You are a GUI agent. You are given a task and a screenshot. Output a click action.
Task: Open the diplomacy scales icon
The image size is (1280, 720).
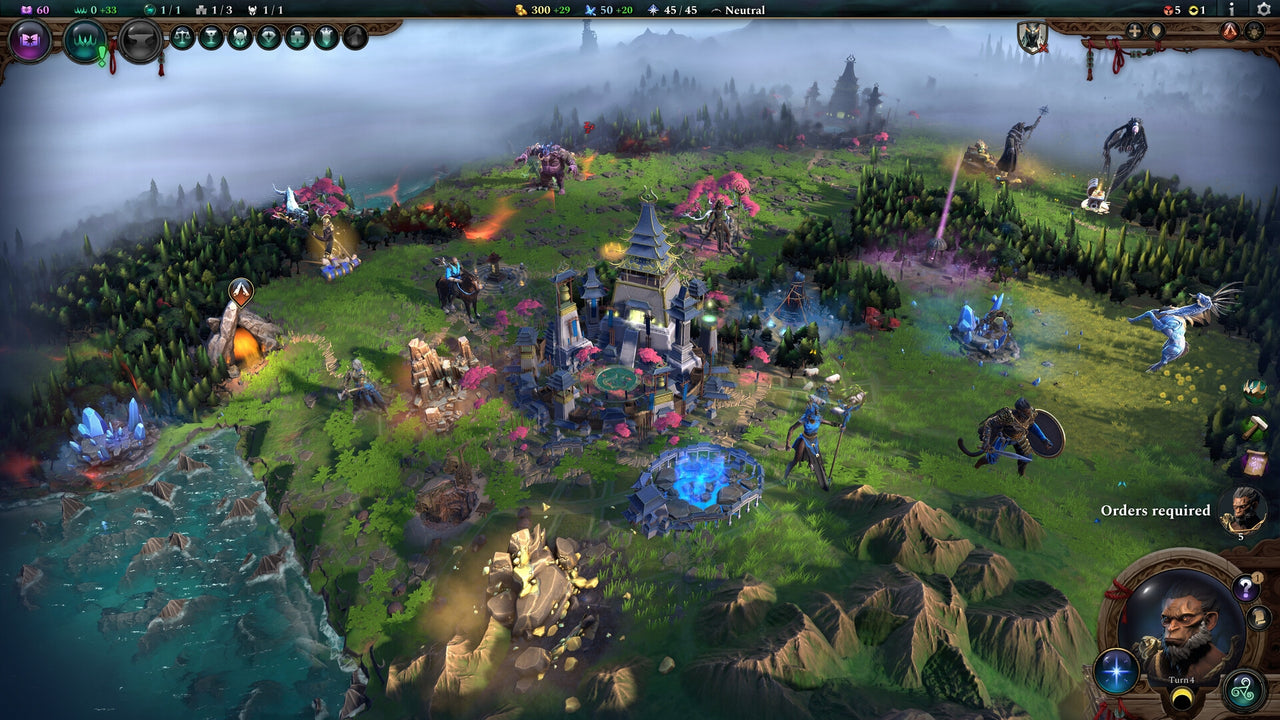[x=181, y=38]
